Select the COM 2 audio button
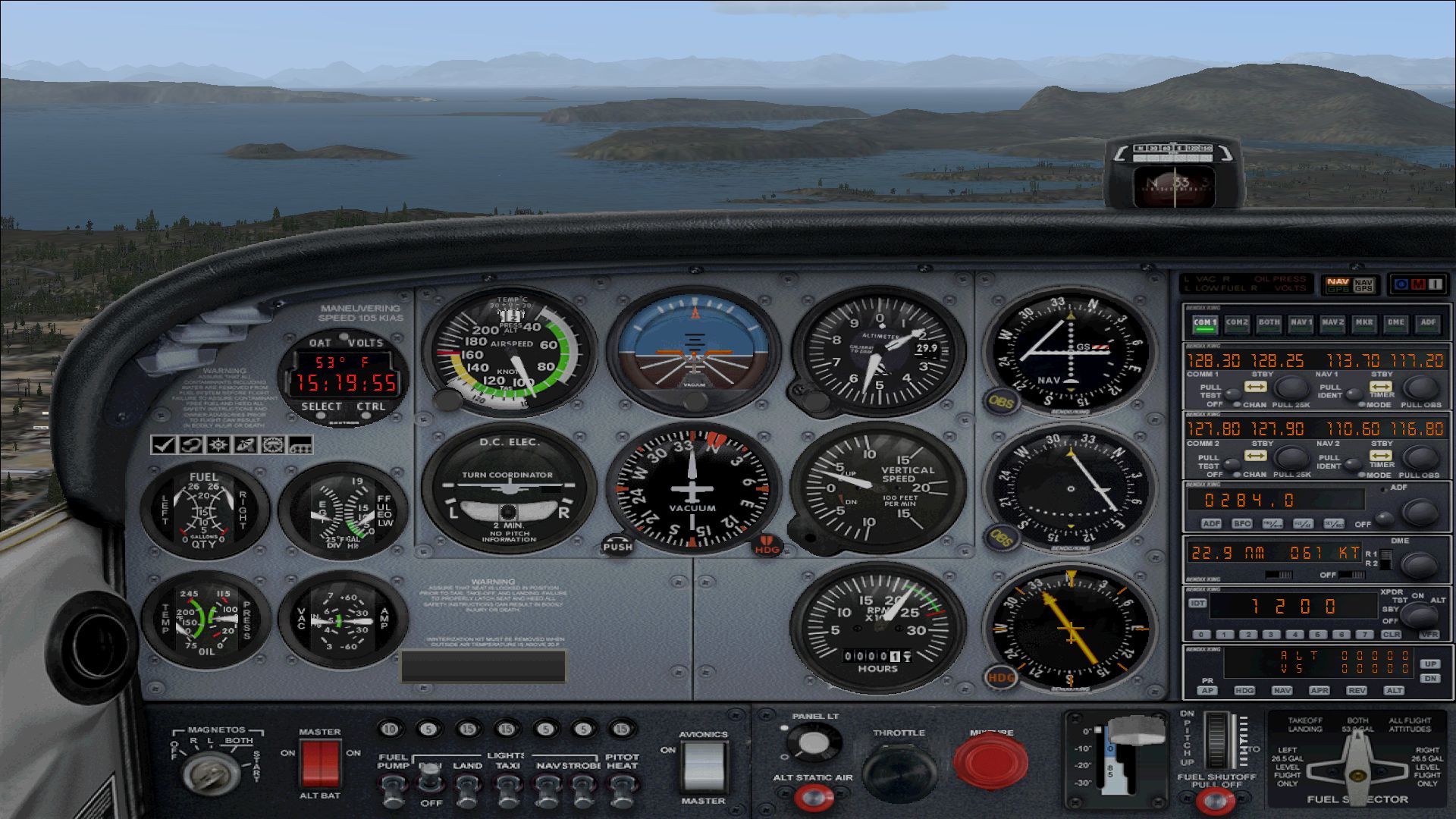 pos(1237,323)
